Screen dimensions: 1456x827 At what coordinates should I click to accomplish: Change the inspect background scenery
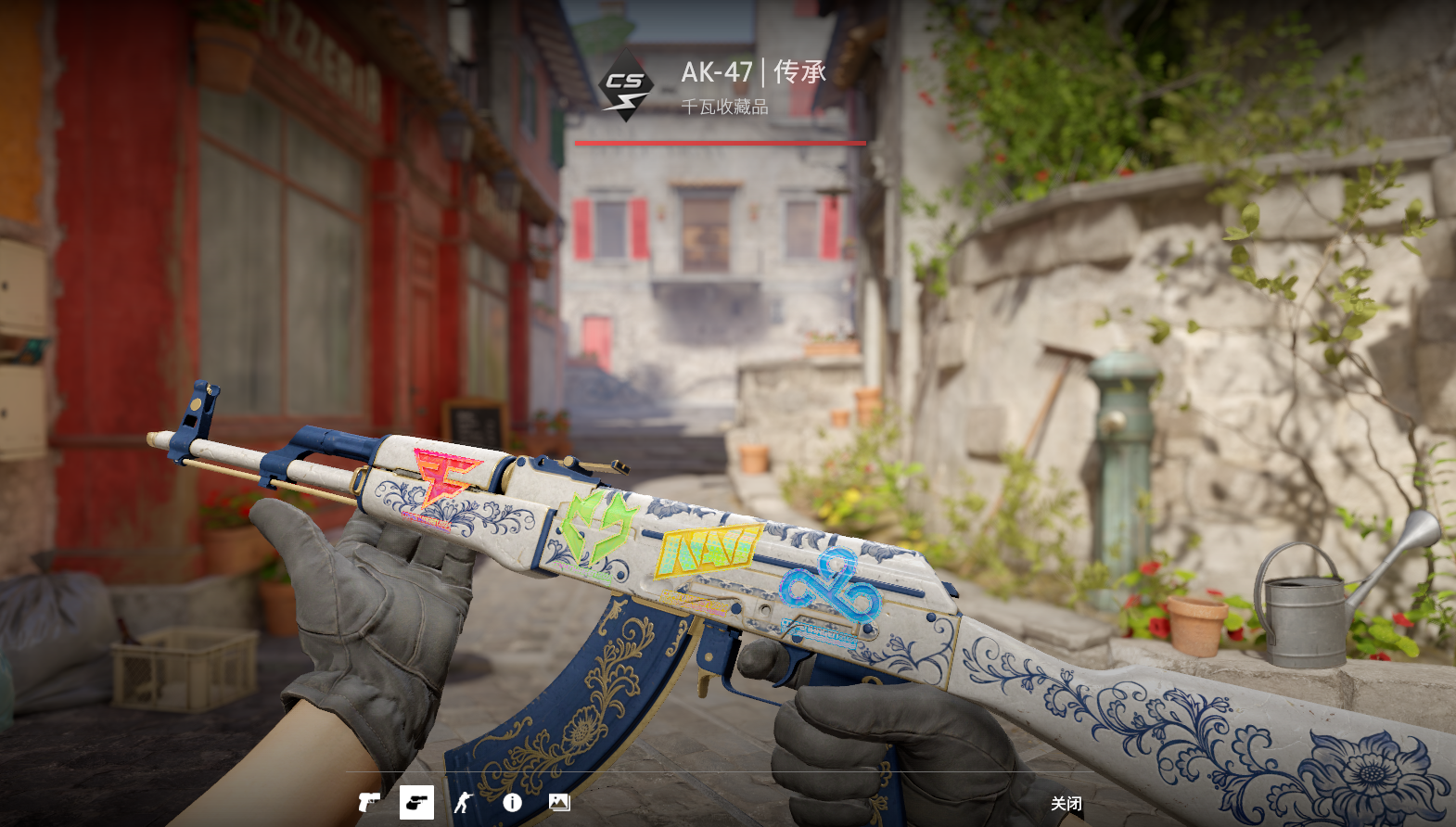pos(559,802)
